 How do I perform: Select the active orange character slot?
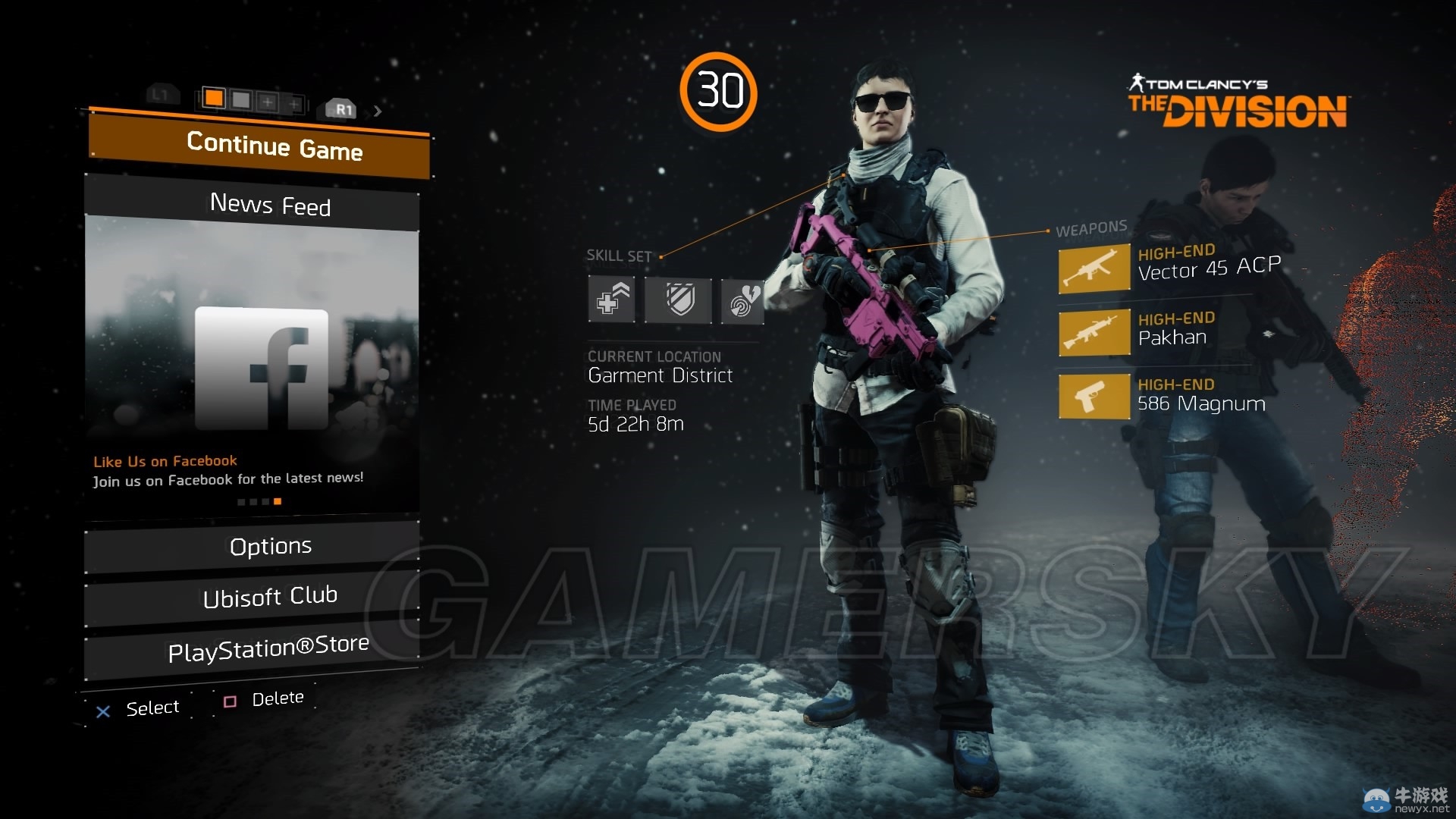pyautogui.click(x=214, y=98)
